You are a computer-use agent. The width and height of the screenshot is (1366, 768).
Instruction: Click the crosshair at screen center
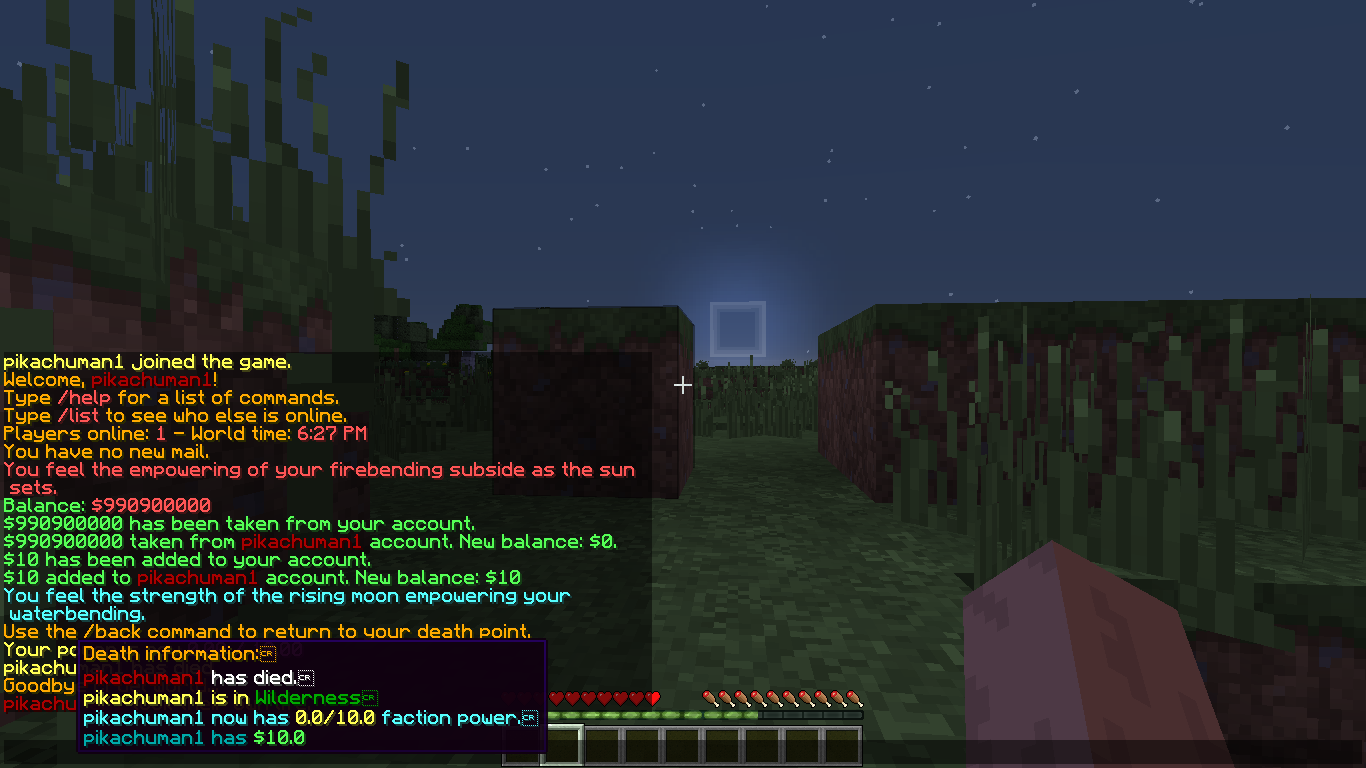tap(683, 384)
